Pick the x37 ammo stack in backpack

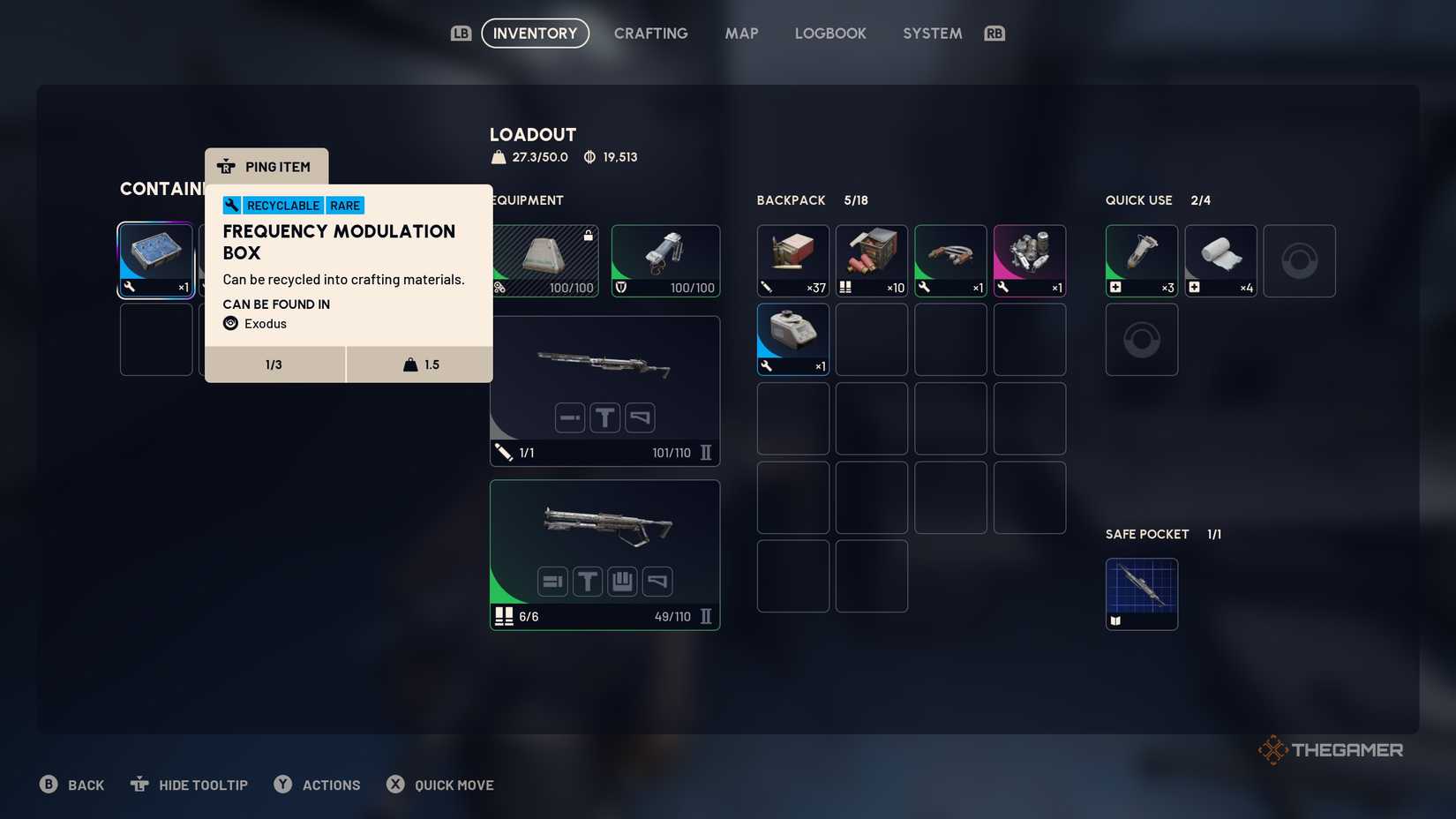(x=792, y=260)
